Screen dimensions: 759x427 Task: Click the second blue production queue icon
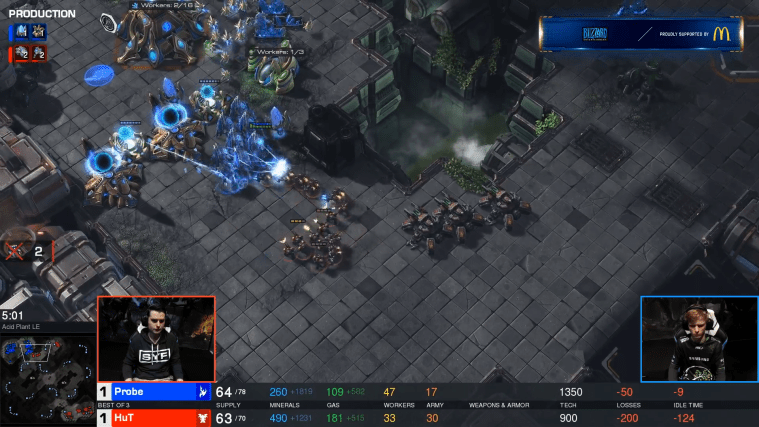34,33
